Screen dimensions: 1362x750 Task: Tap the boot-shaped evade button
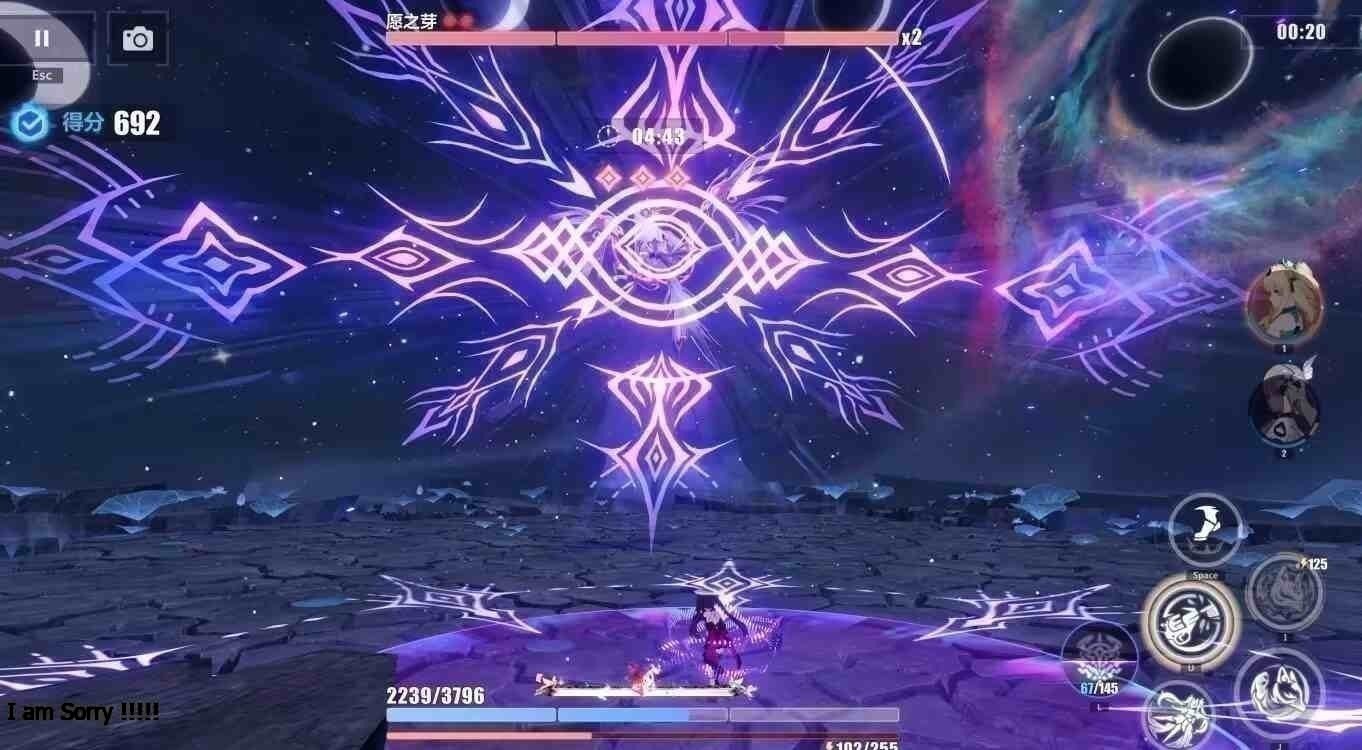[1205, 530]
